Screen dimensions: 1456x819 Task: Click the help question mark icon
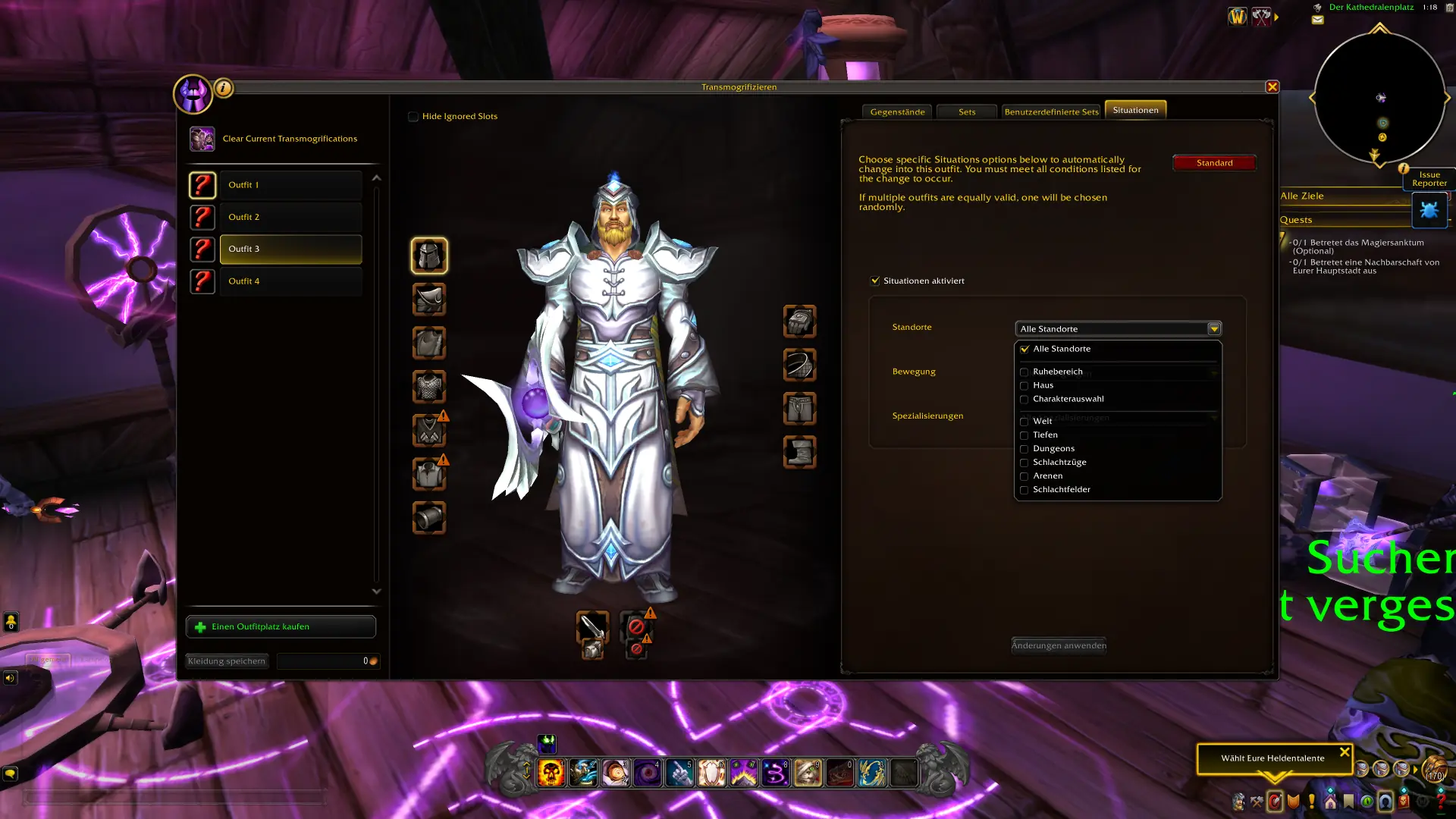1441,802
